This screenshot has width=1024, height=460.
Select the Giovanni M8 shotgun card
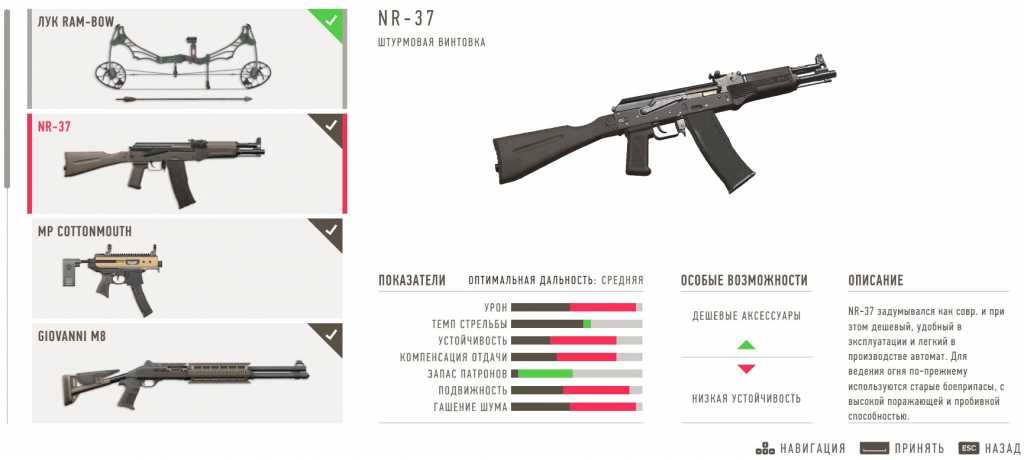pos(188,372)
